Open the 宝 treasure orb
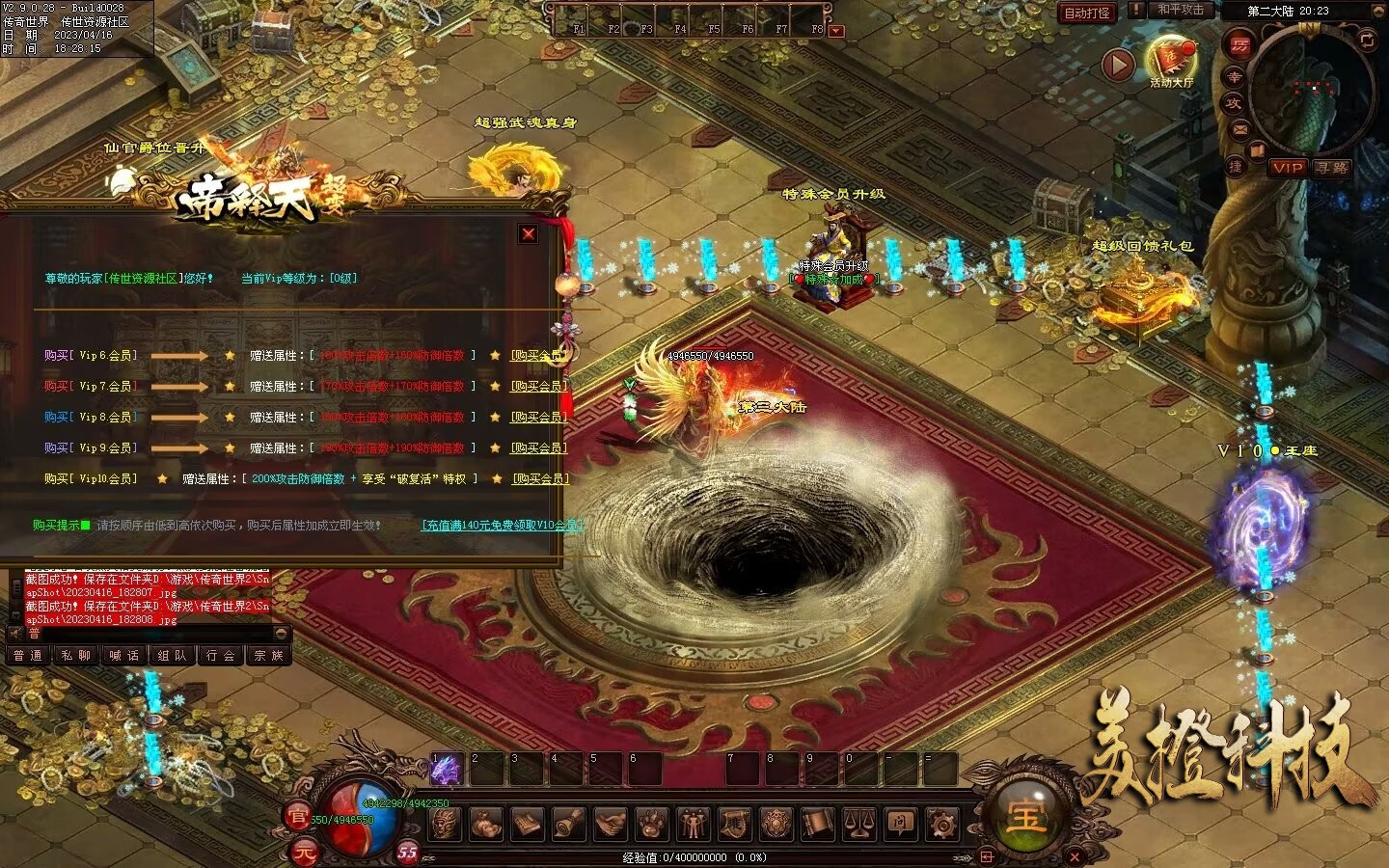 (1024, 816)
